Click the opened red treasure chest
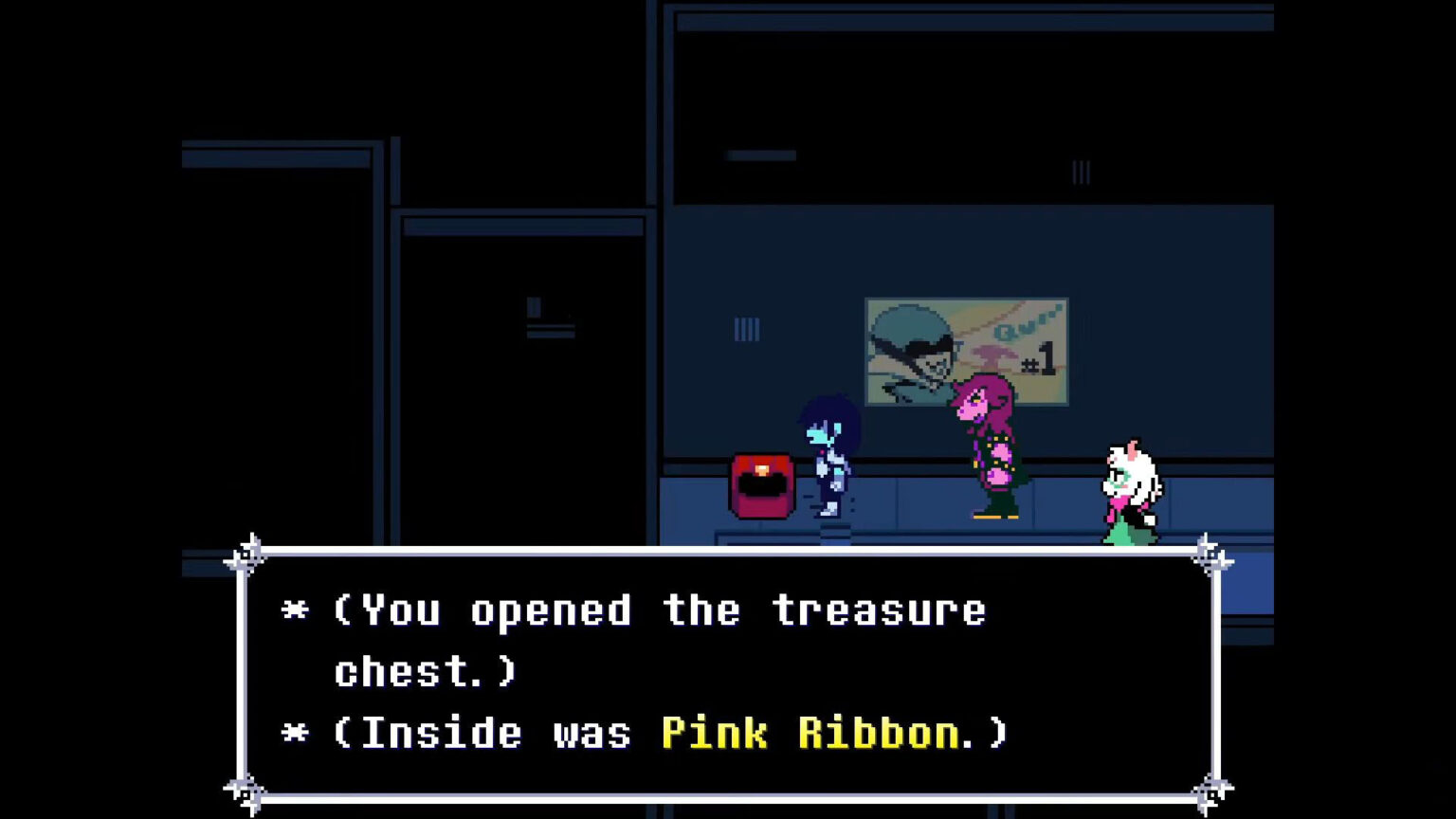 click(x=762, y=485)
